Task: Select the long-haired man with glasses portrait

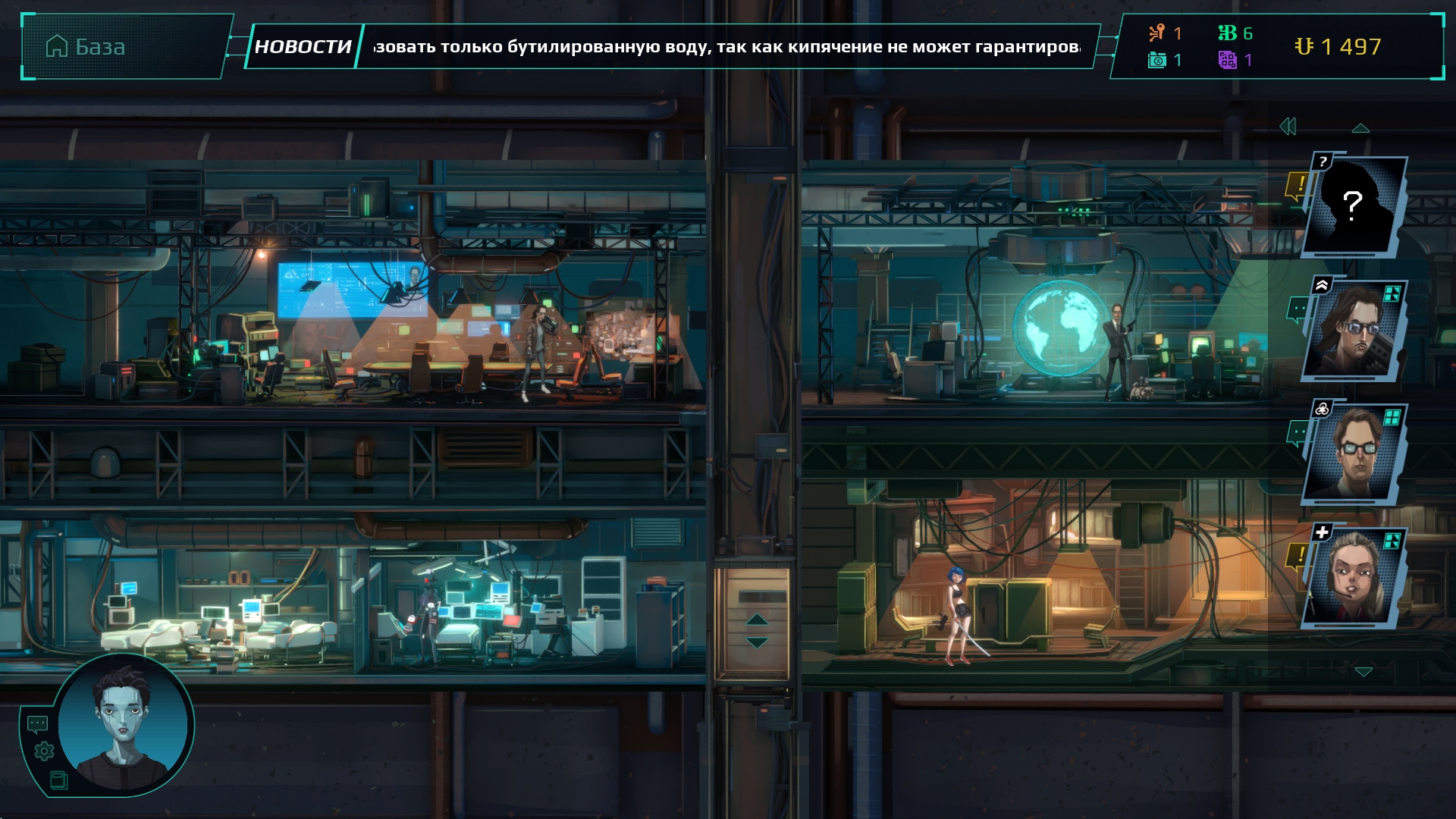Action: (1355, 330)
